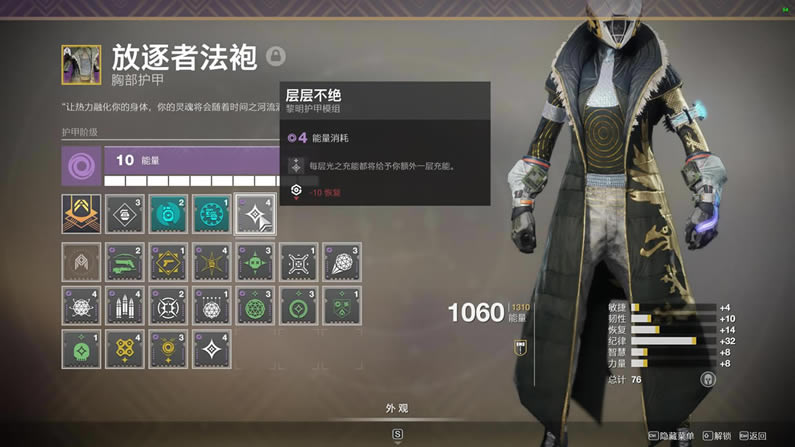Select the equipped cost-3 gray diamond mod
The image size is (795, 447).
[124, 213]
